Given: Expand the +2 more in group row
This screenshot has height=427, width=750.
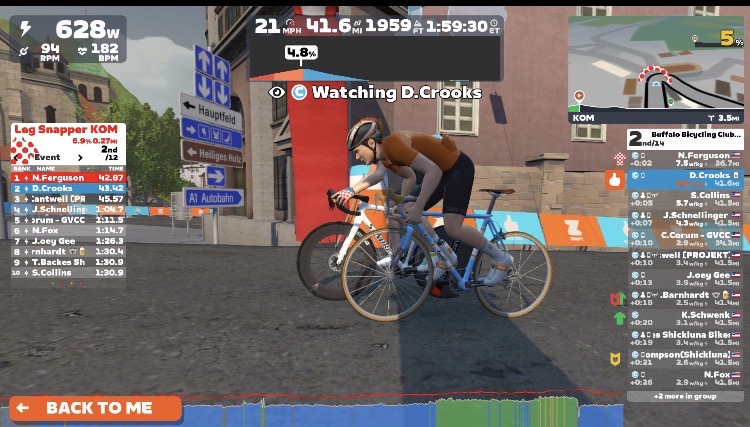Looking at the screenshot, I should (x=685, y=396).
